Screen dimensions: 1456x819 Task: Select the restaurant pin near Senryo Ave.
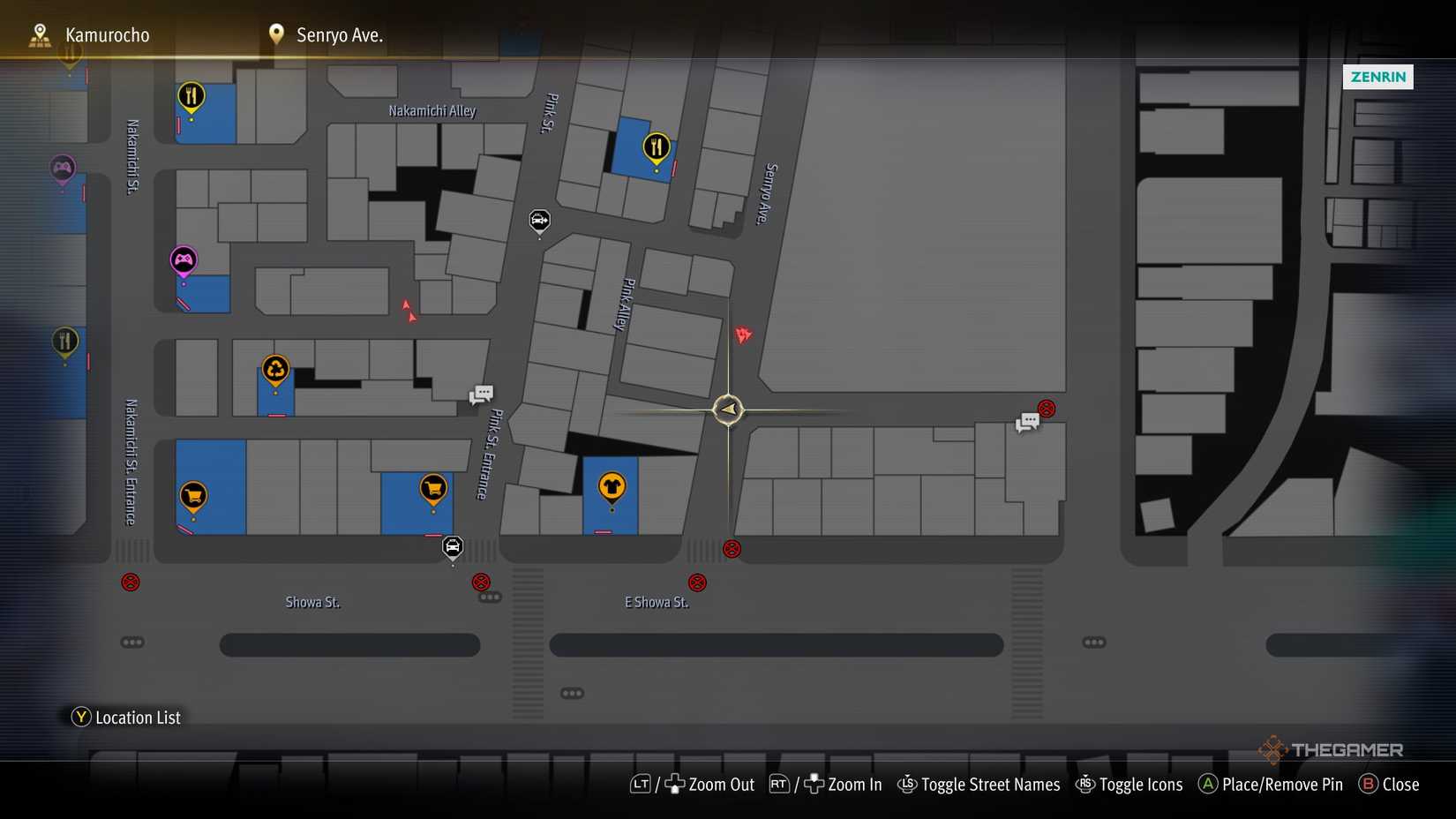click(x=656, y=147)
